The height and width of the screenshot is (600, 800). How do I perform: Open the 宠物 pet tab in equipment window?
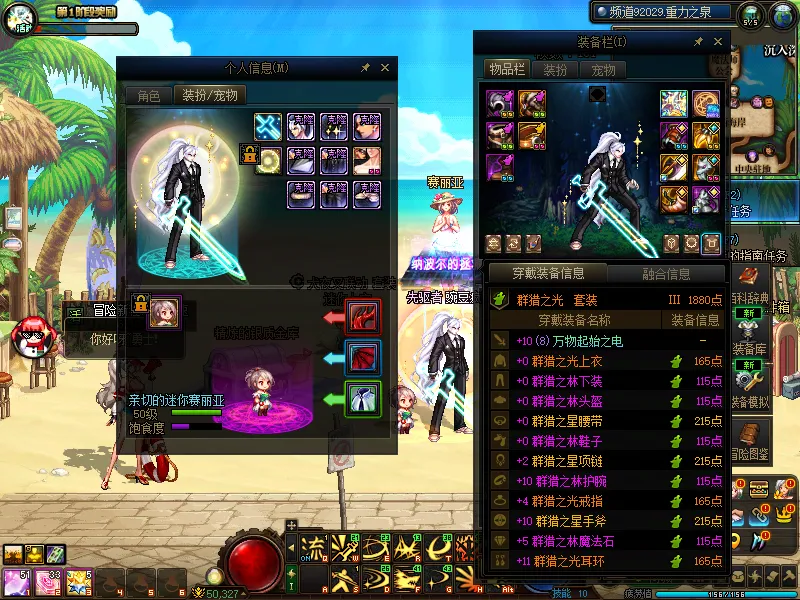point(603,70)
